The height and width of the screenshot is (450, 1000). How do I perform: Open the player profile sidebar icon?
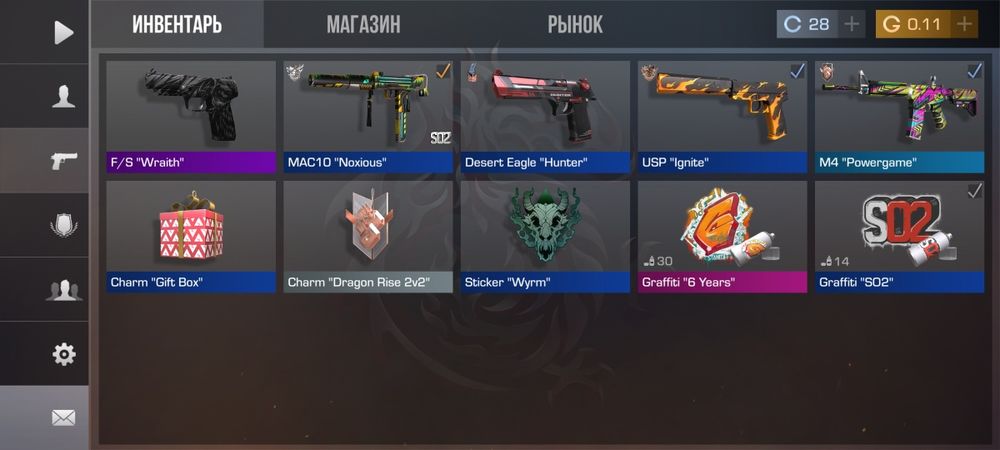click(63, 96)
